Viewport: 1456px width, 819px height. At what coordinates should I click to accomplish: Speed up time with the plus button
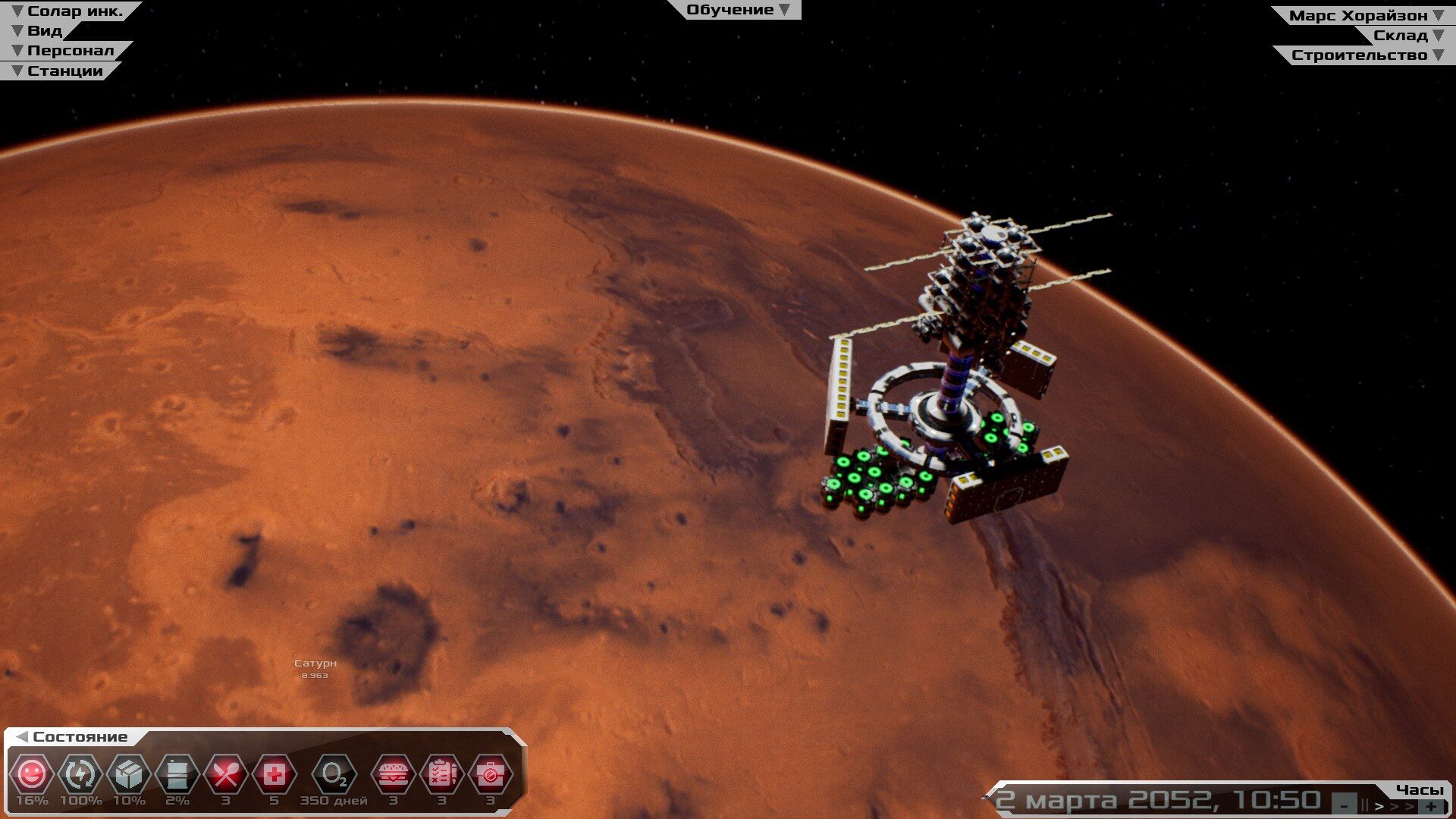(1431, 806)
